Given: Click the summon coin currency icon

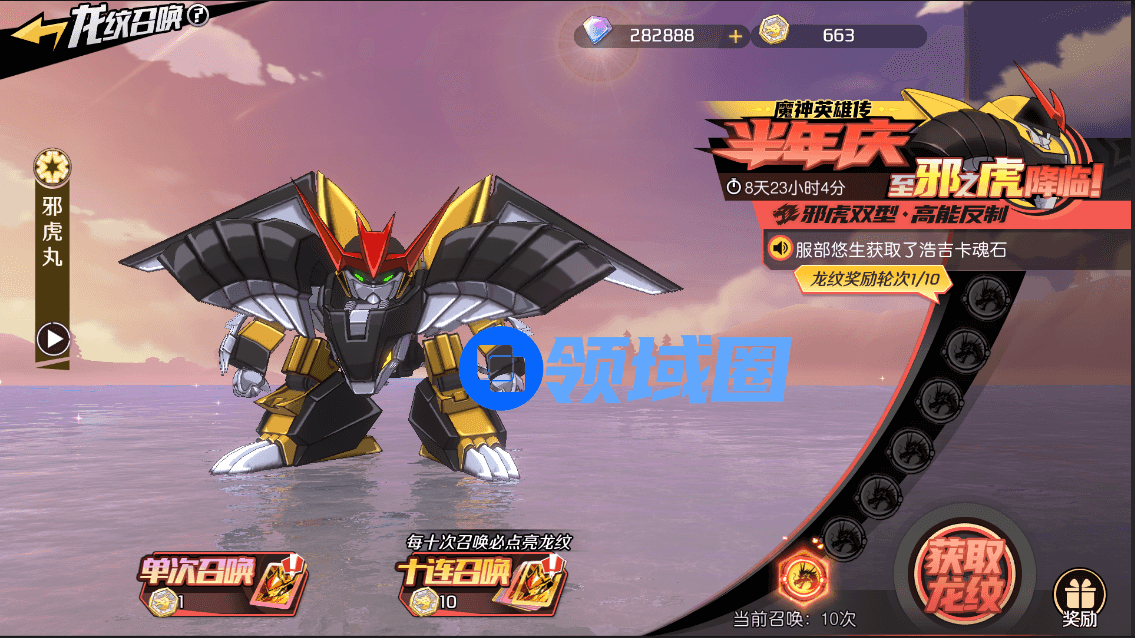Looking at the screenshot, I should coord(771,35).
